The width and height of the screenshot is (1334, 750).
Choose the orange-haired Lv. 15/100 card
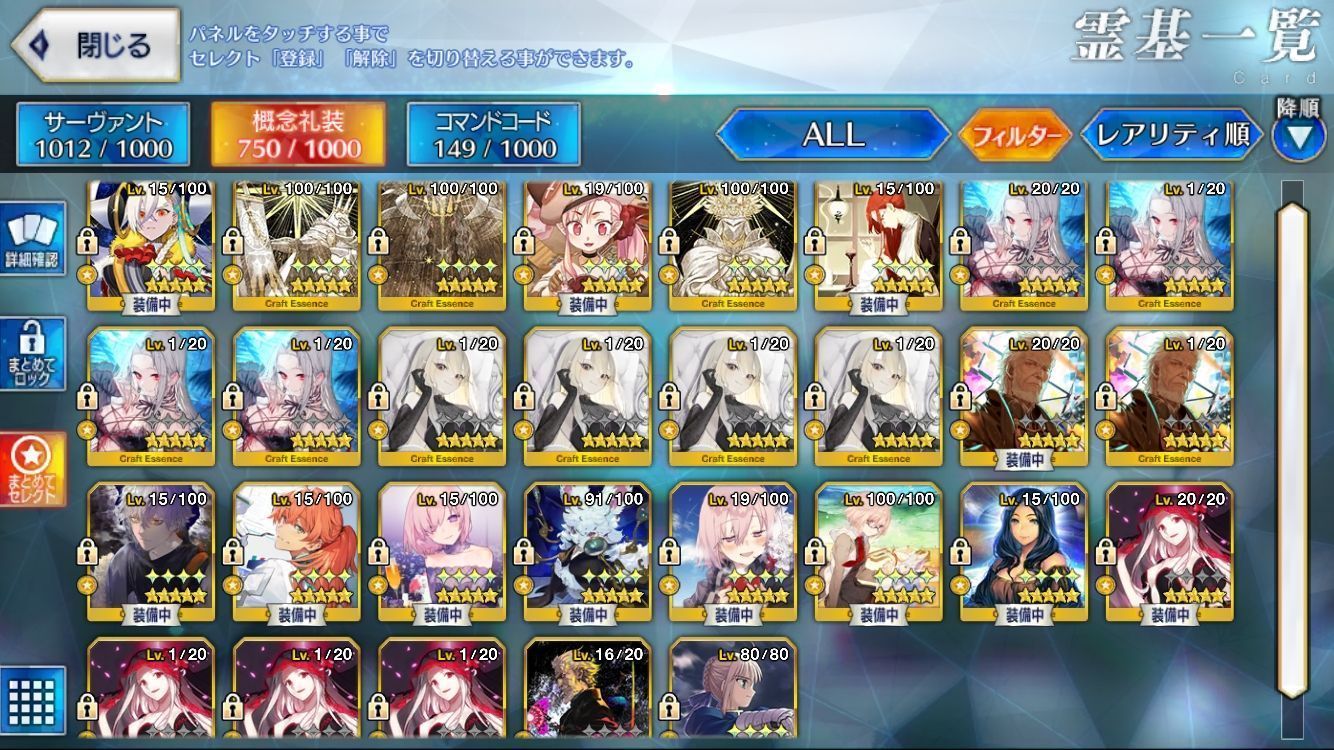pyautogui.click(x=296, y=555)
